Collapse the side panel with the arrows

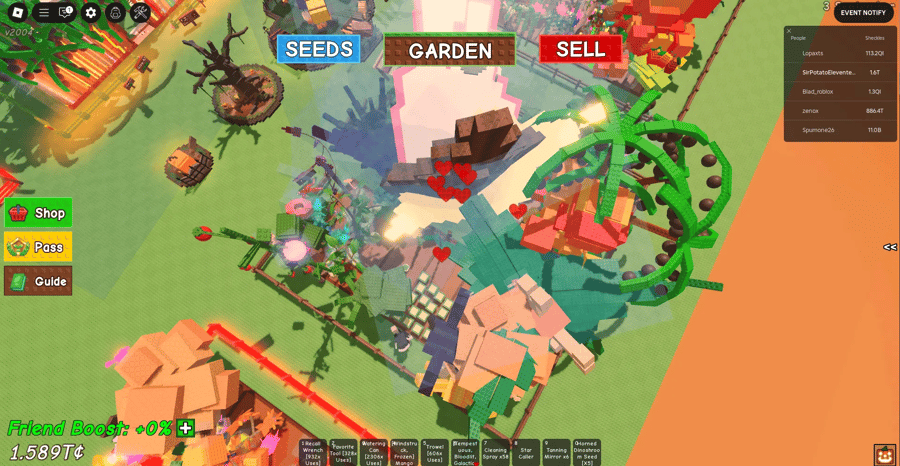[890, 247]
